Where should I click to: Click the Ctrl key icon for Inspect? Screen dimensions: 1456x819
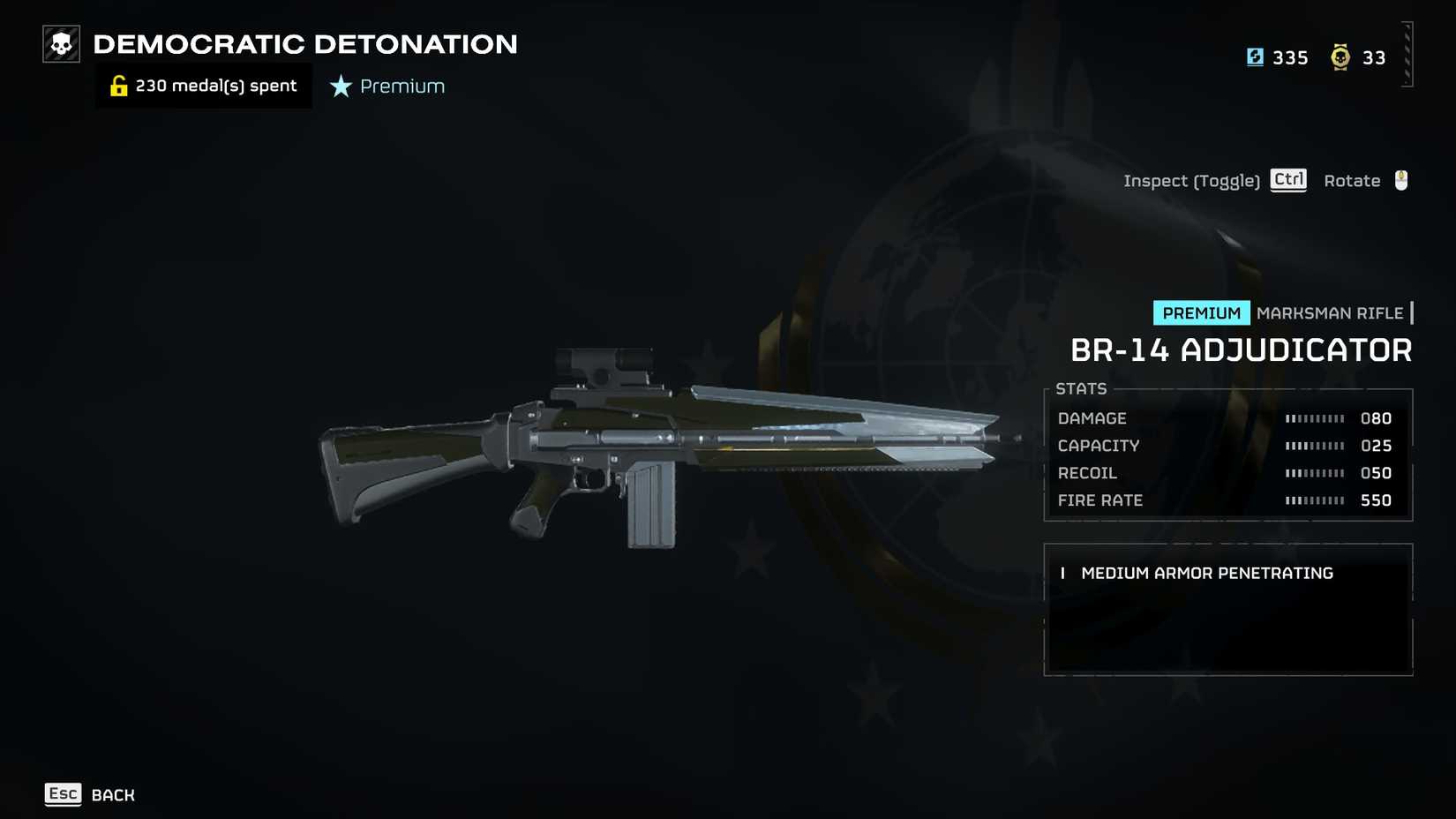[x=1287, y=180]
